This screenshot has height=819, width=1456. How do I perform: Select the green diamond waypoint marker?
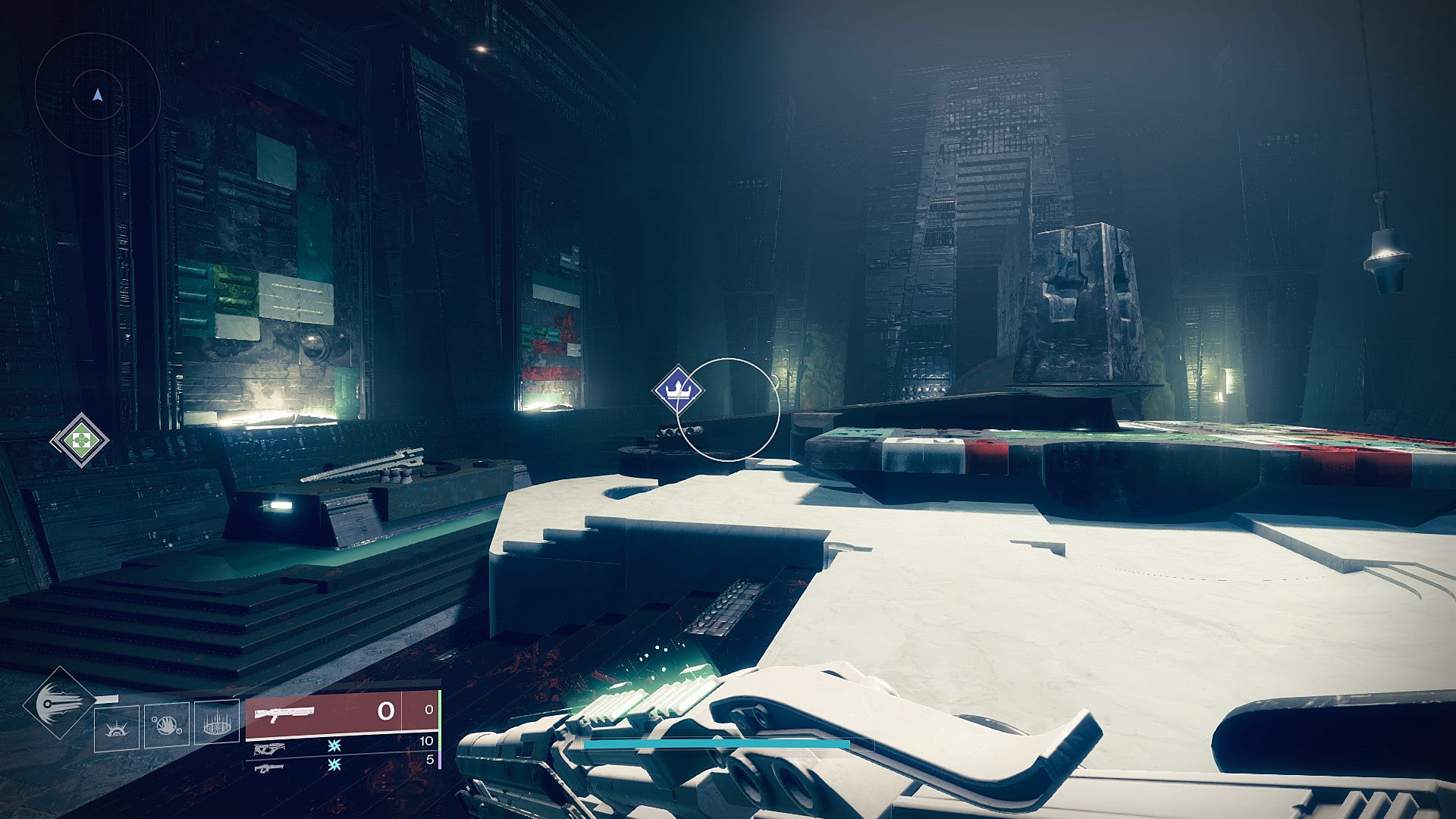coord(80,439)
